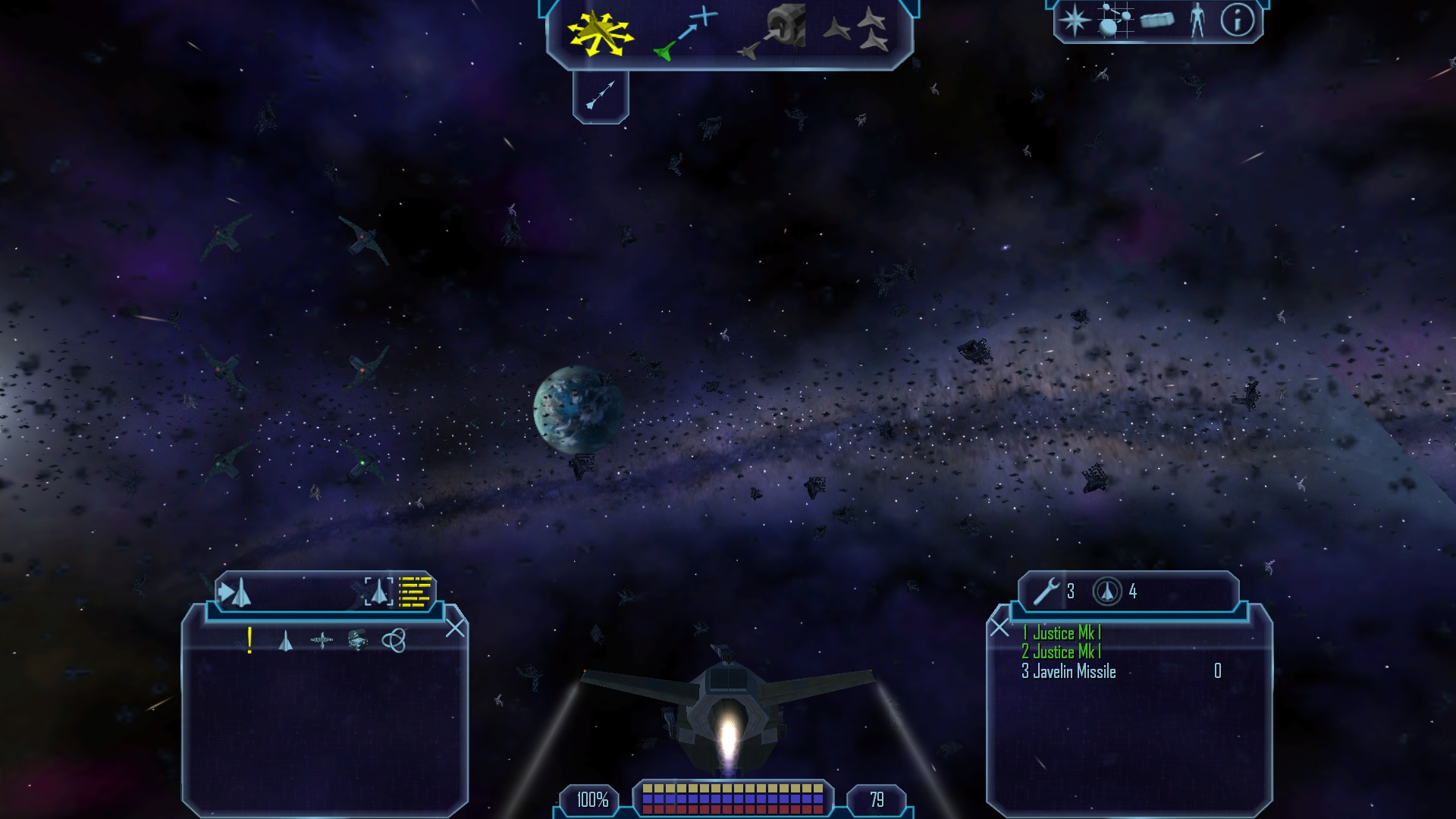
Task: Switch to the cross-shaped station filter
Action: pos(322,641)
